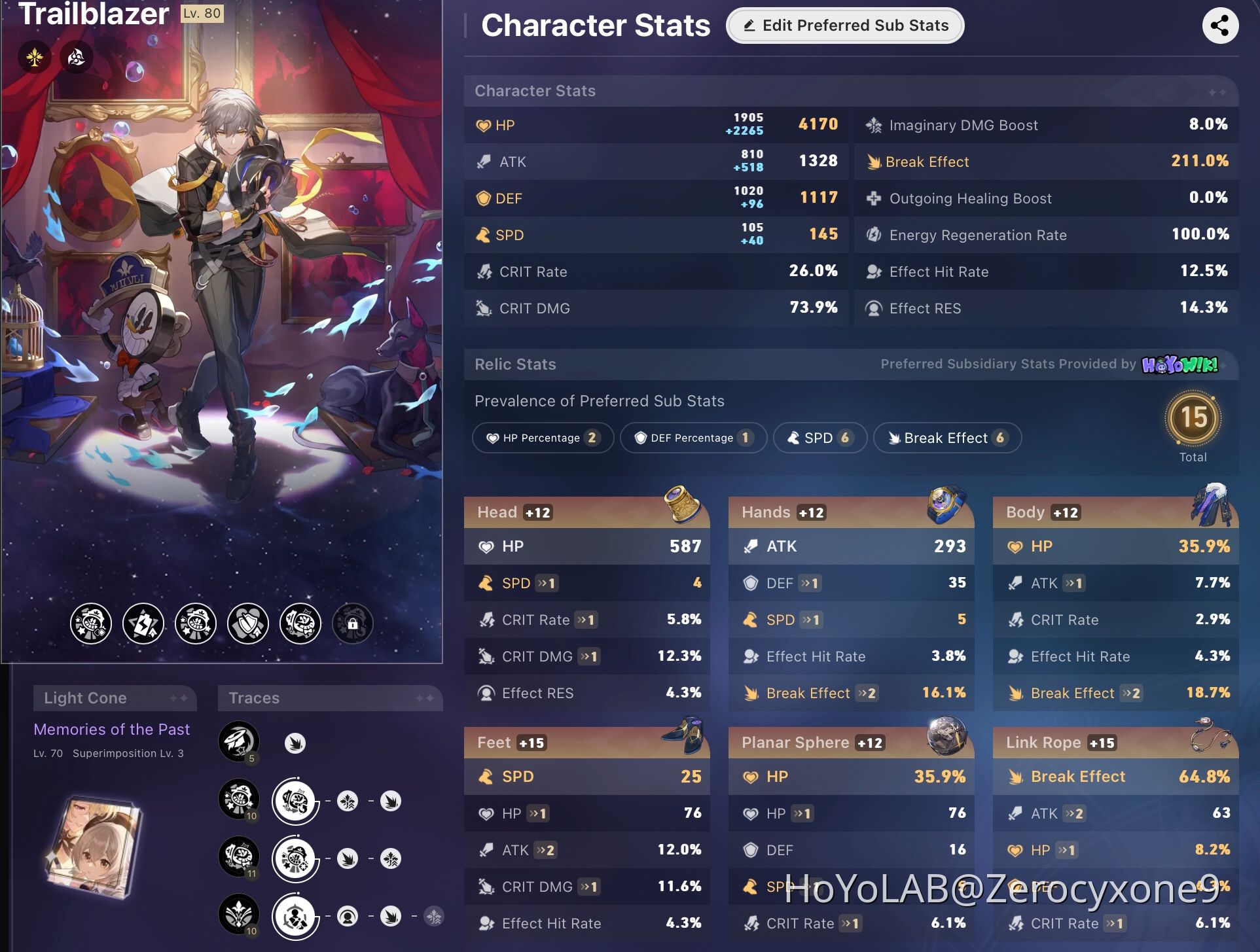Switch to the Relic Stats section
This screenshot has height=952, width=1260.
pyautogui.click(x=515, y=364)
